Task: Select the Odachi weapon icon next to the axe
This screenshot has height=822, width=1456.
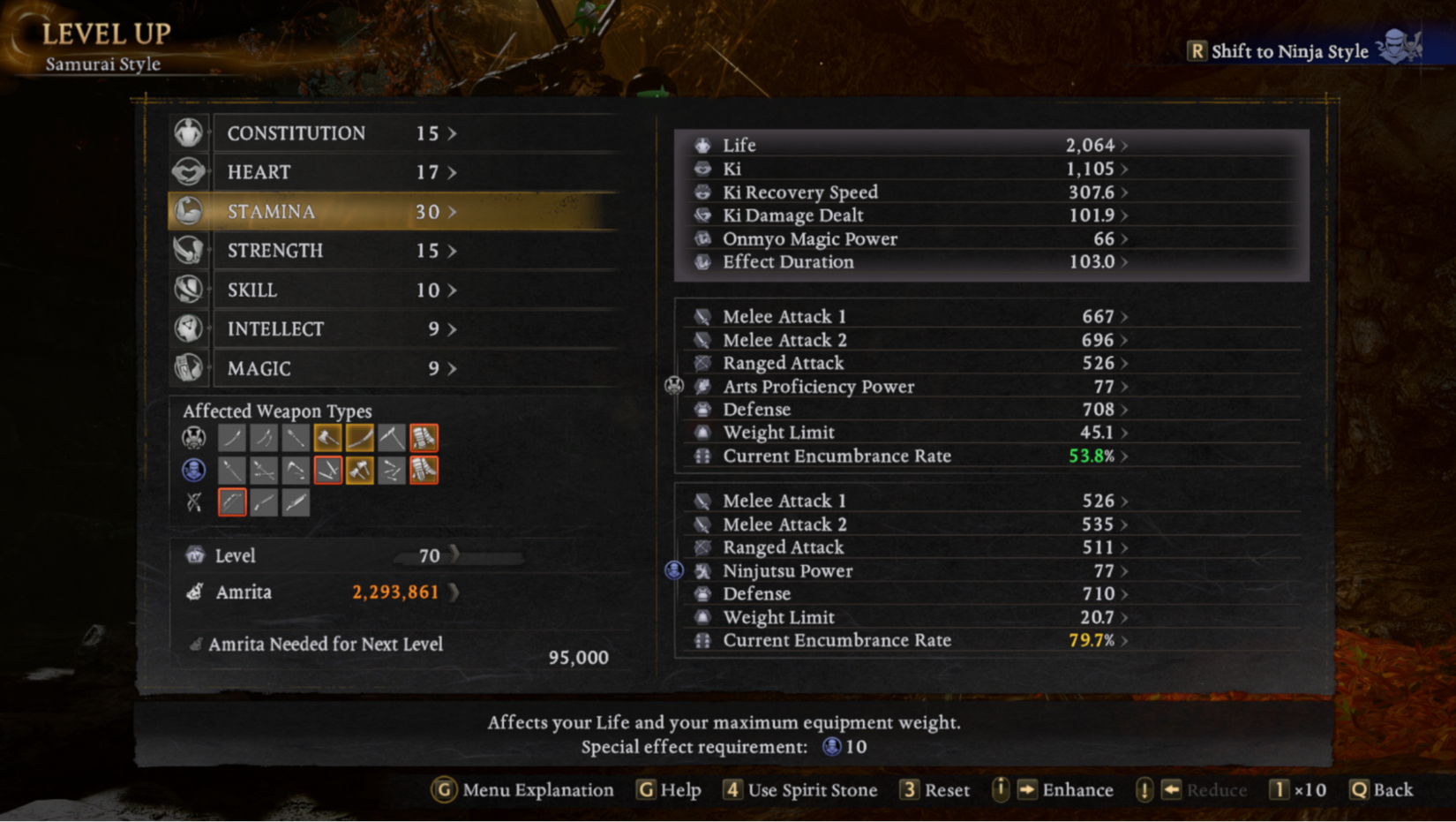Action: (x=361, y=437)
